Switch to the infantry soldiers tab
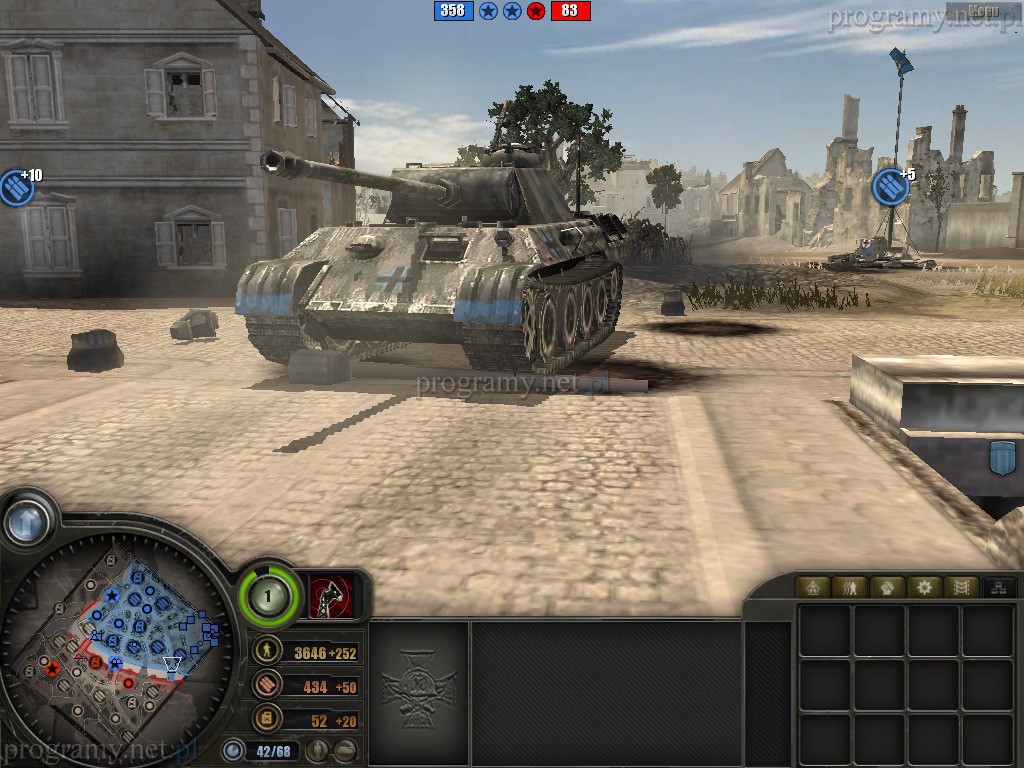 point(851,587)
